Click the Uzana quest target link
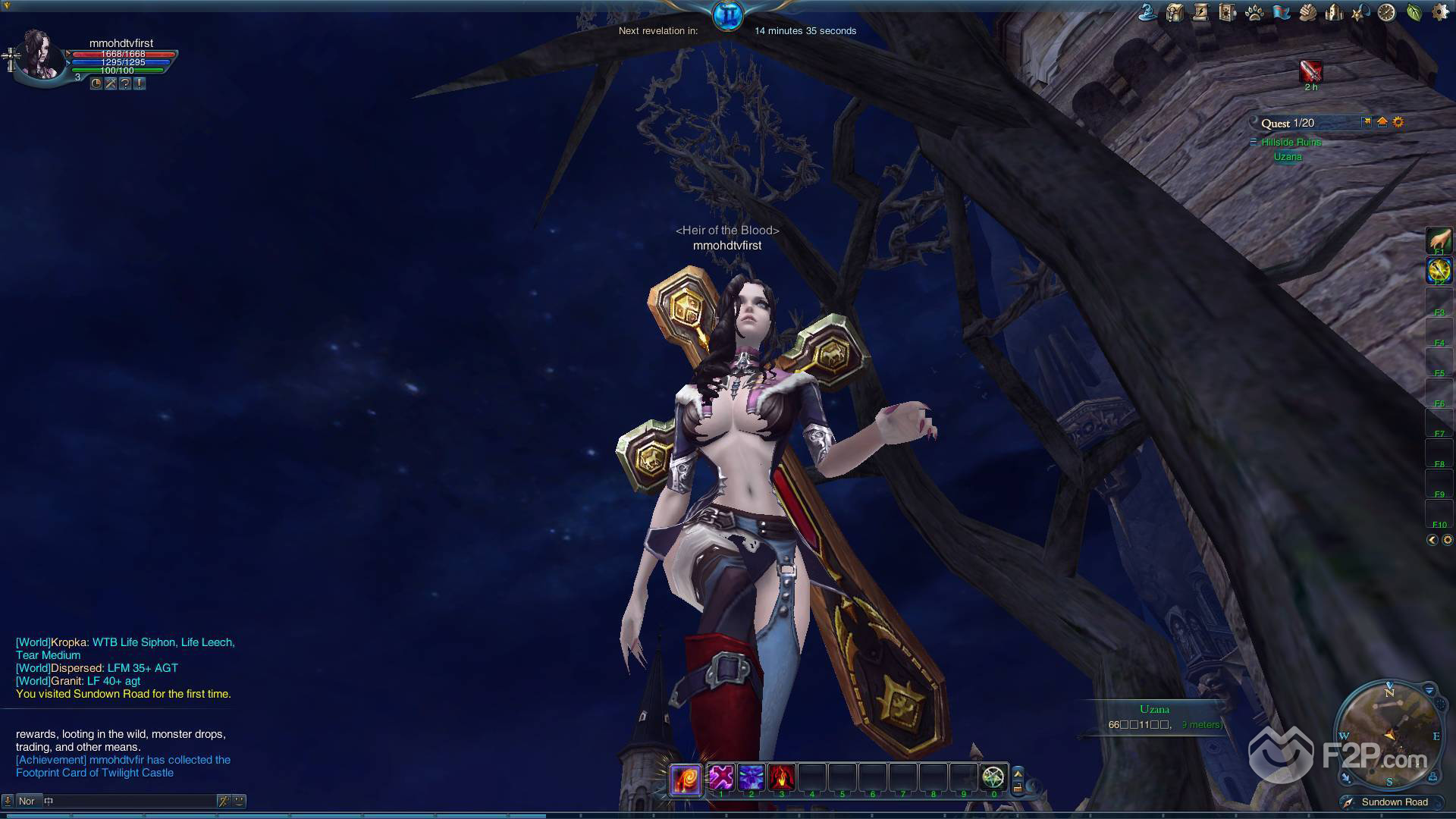The width and height of the screenshot is (1456, 819). tap(1288, 157)
